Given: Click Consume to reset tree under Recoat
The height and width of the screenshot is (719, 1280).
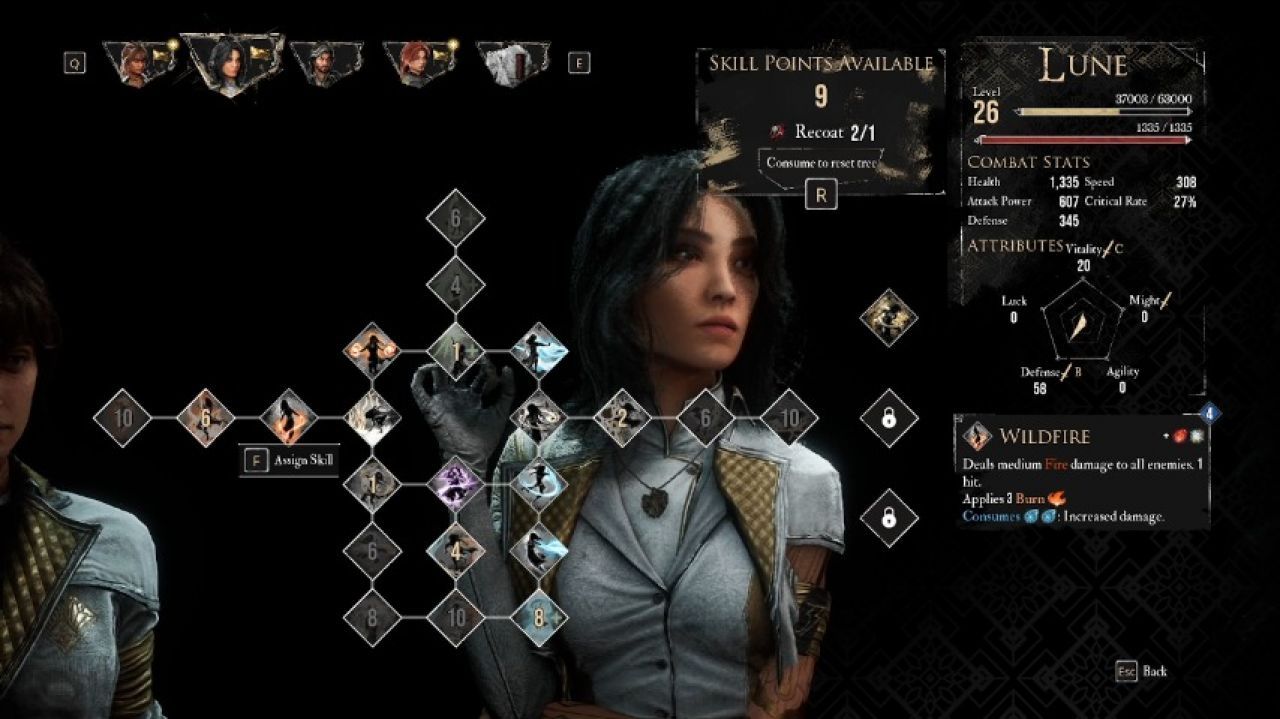Looking at the screenshot, I should point(820,163).
